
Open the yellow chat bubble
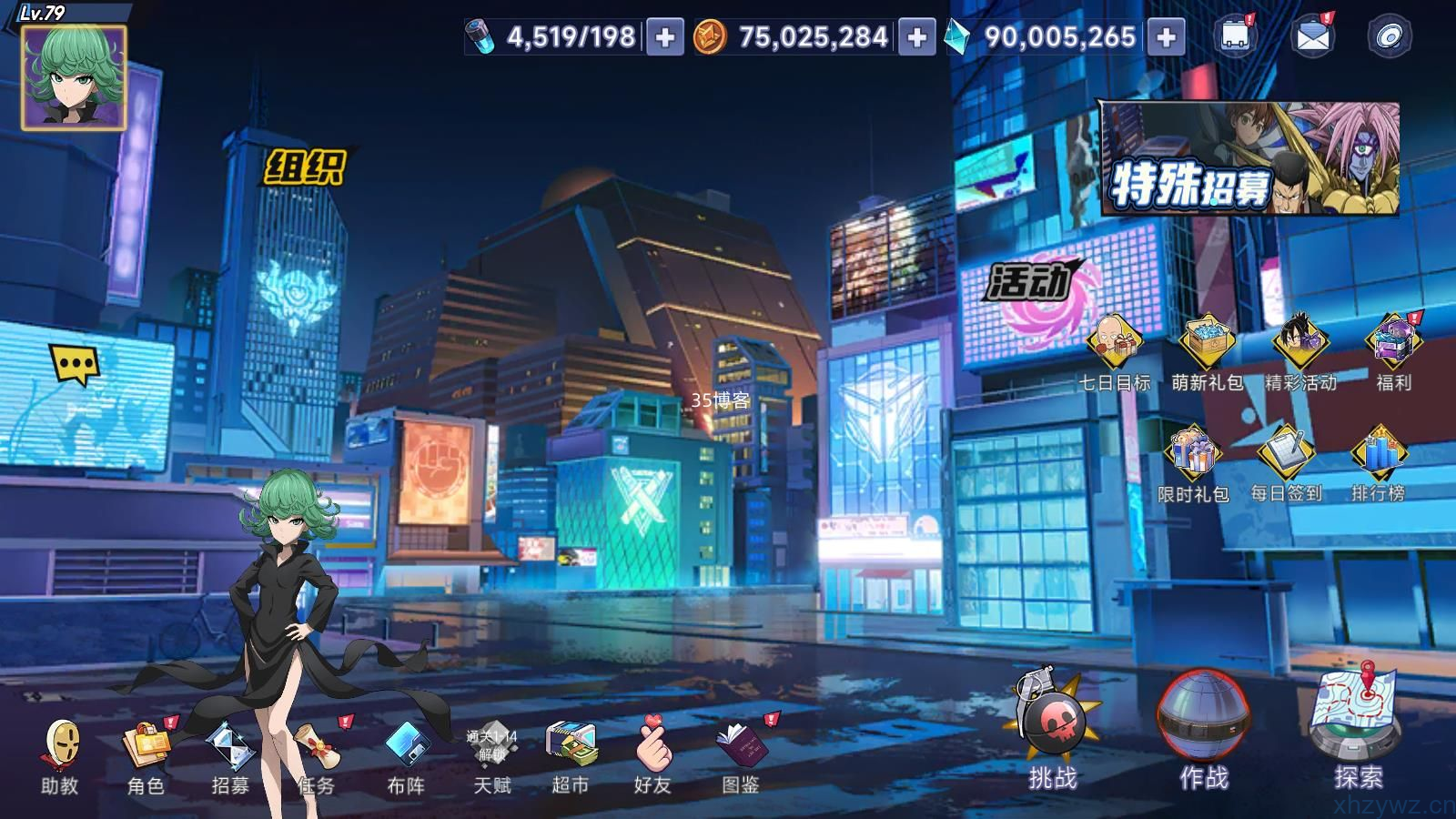point(75,365)
